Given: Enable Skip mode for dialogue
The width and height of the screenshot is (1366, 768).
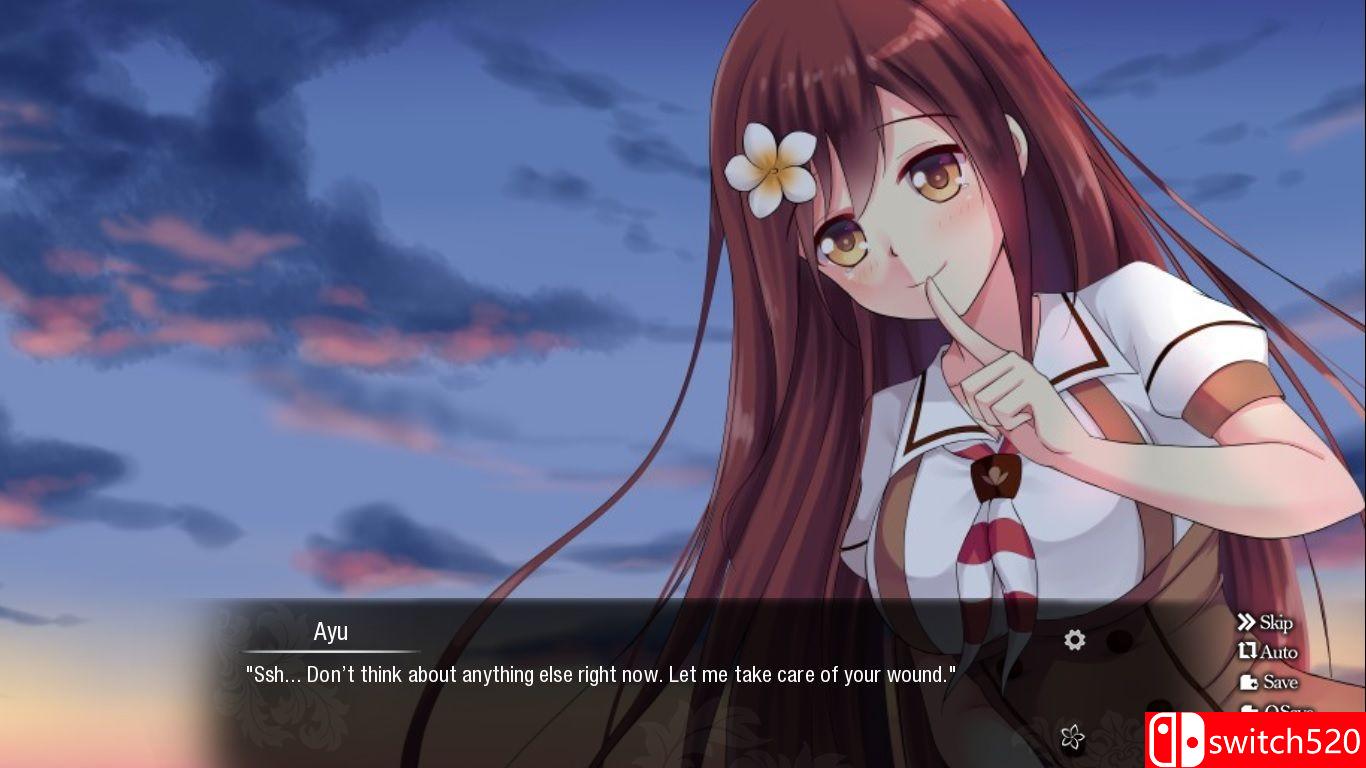Looking at the screenshot, I should (x=1265, y=623).
